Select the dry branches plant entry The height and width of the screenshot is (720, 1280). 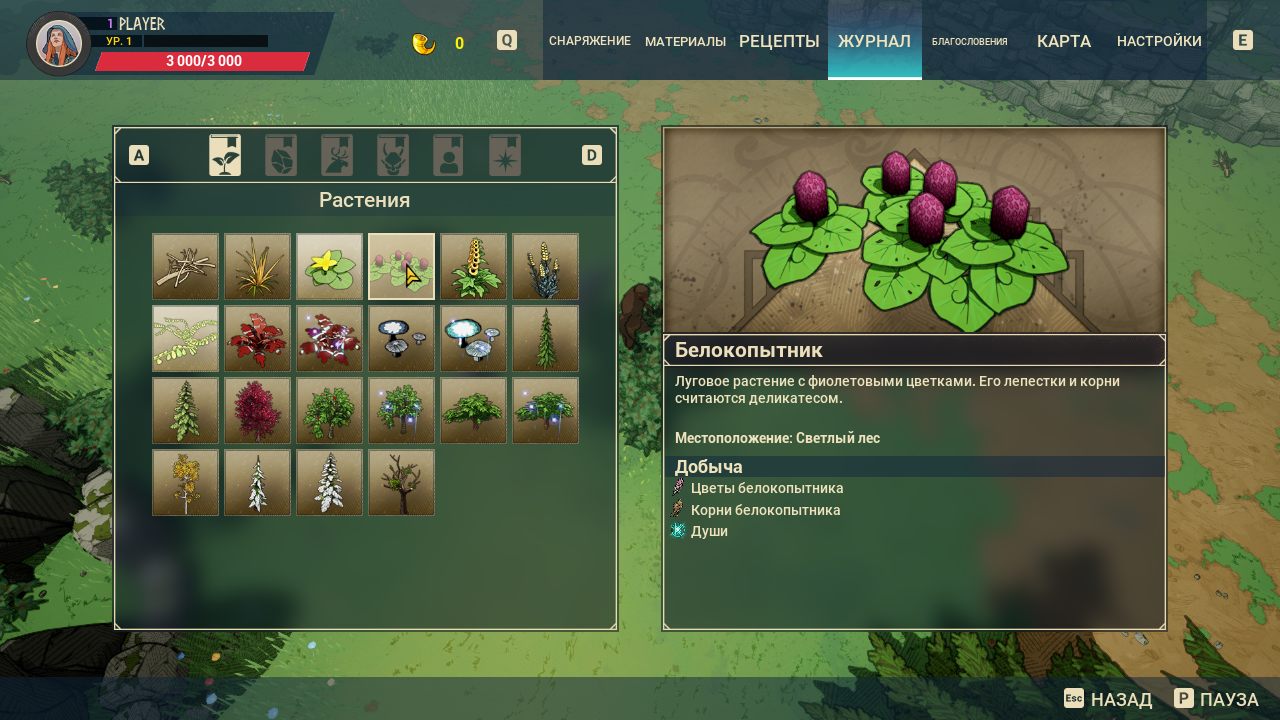[x=186, y=267]
